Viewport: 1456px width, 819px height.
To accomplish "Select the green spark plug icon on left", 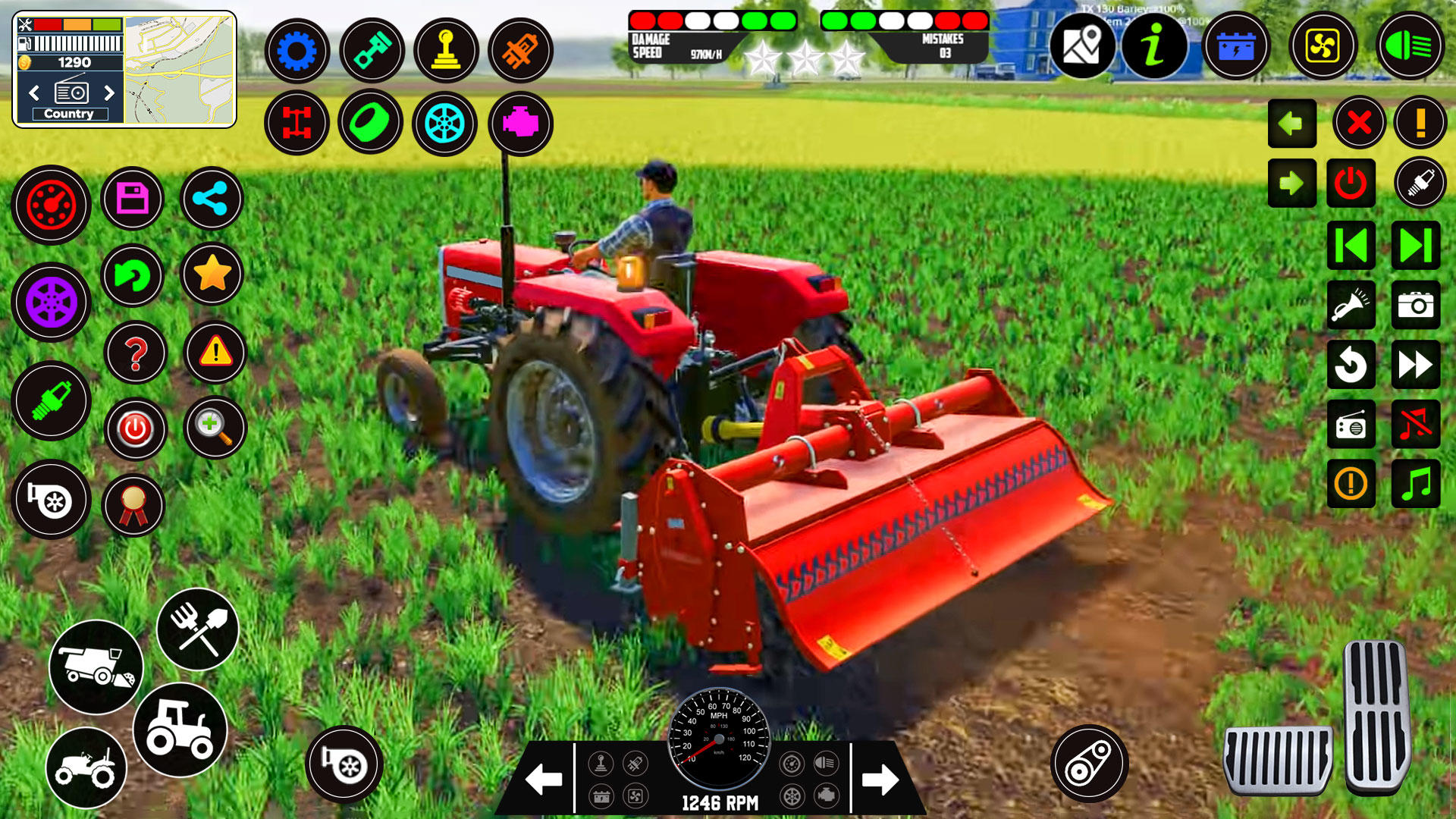I will point(50,402).
